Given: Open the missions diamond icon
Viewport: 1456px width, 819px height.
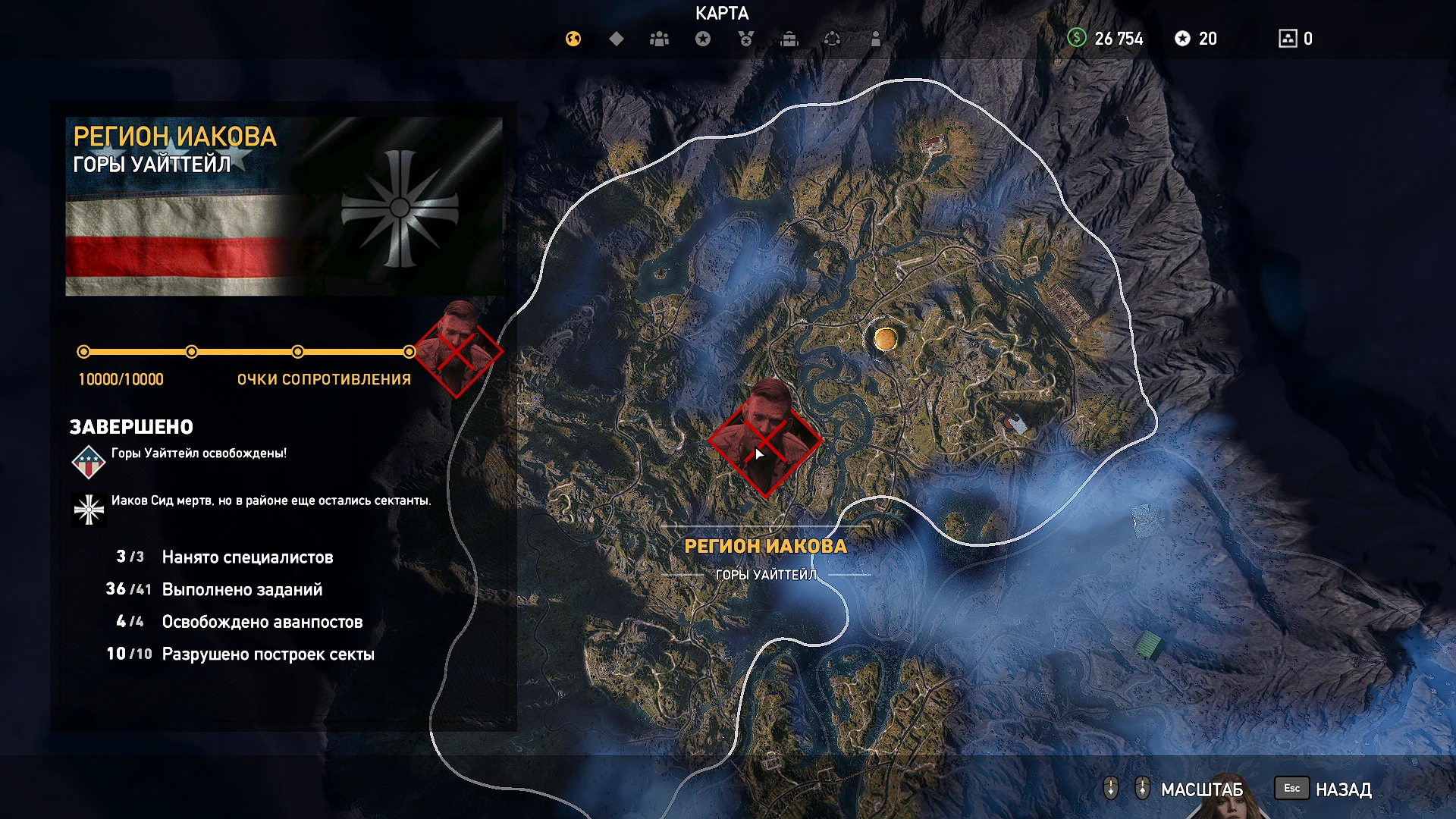Looking at the screenshot, I should pyautogui.click(x=615, y=39).
